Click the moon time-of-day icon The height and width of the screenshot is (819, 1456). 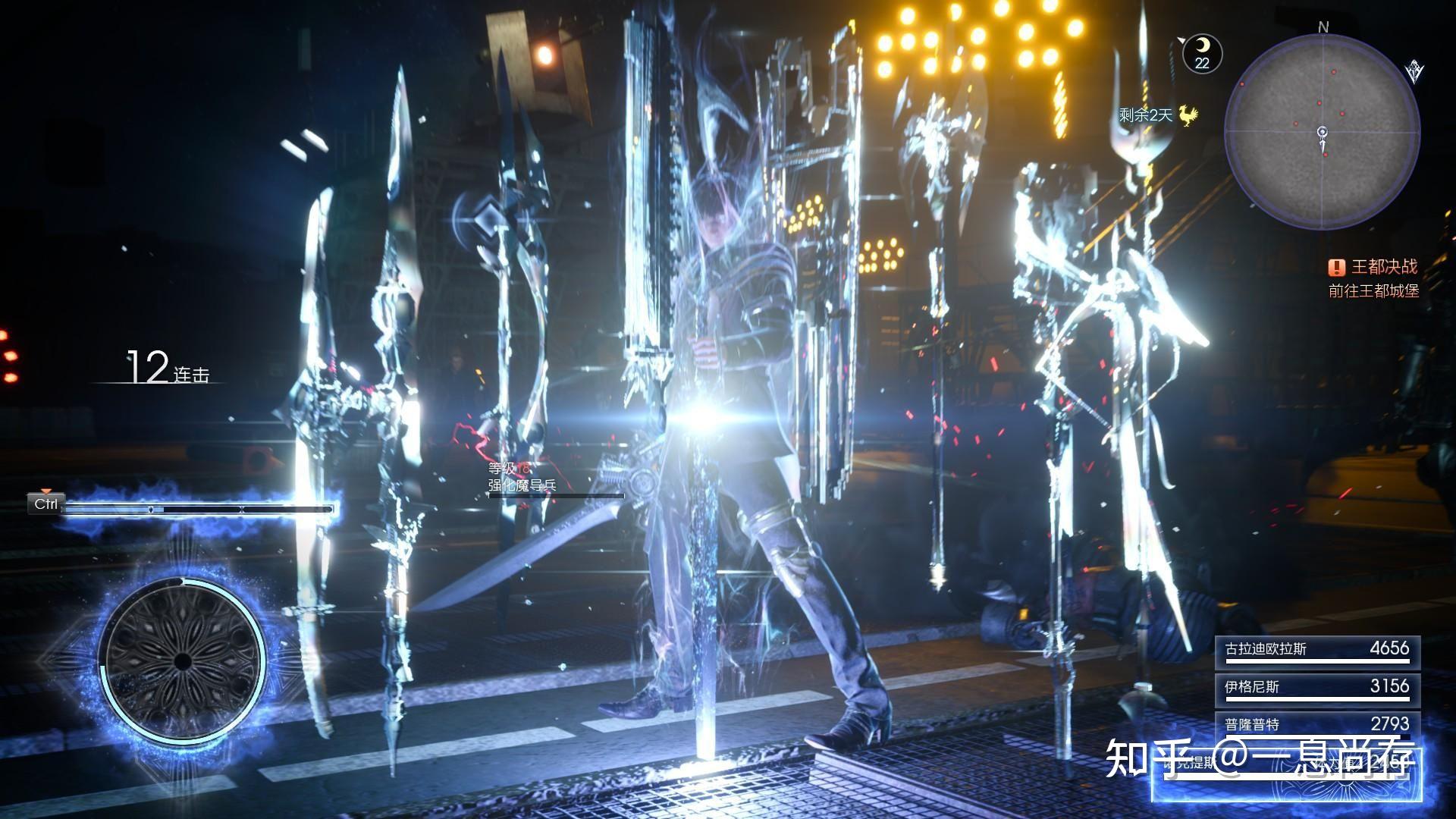(x=1202, y=53)
